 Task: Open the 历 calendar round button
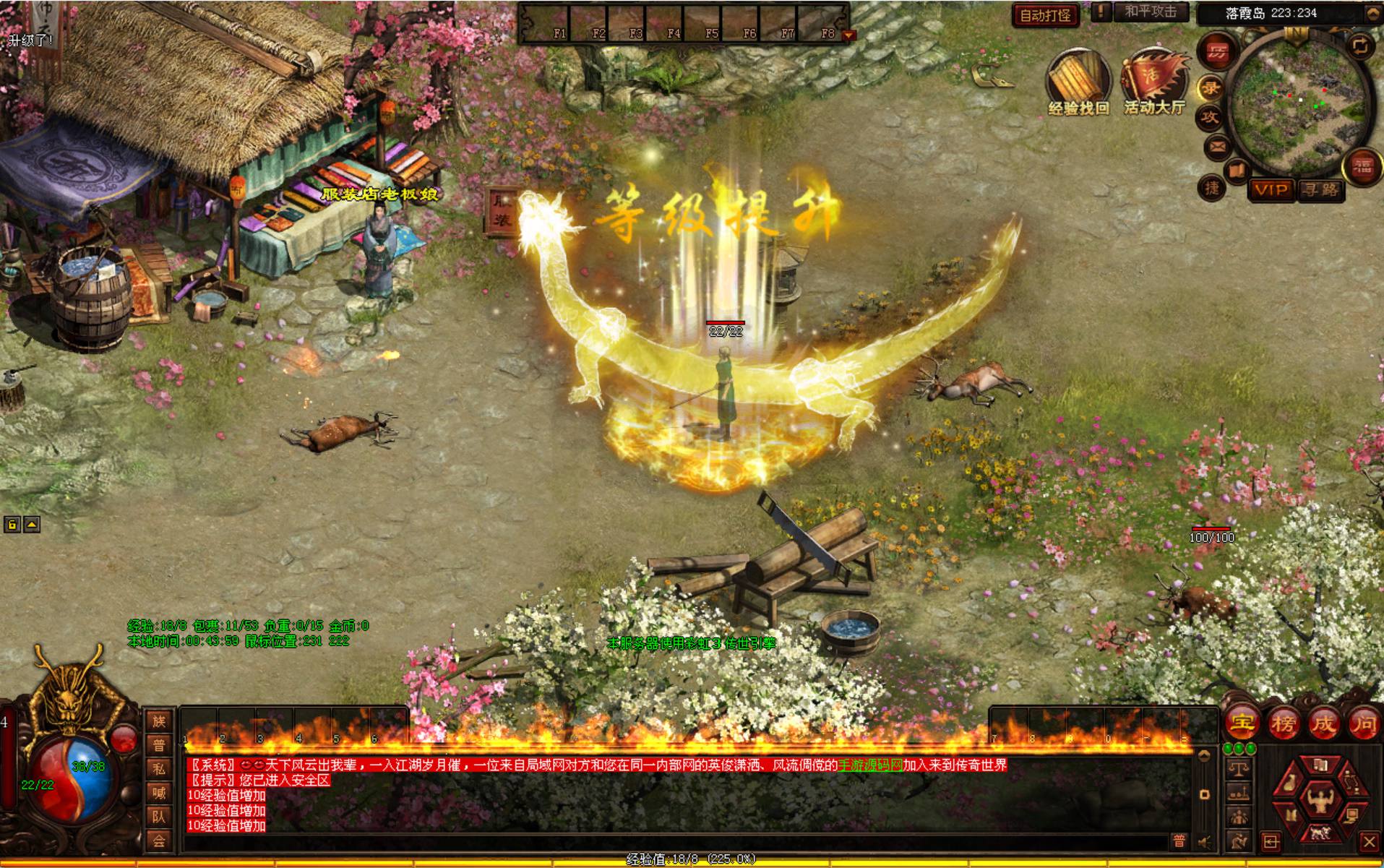1218,51
